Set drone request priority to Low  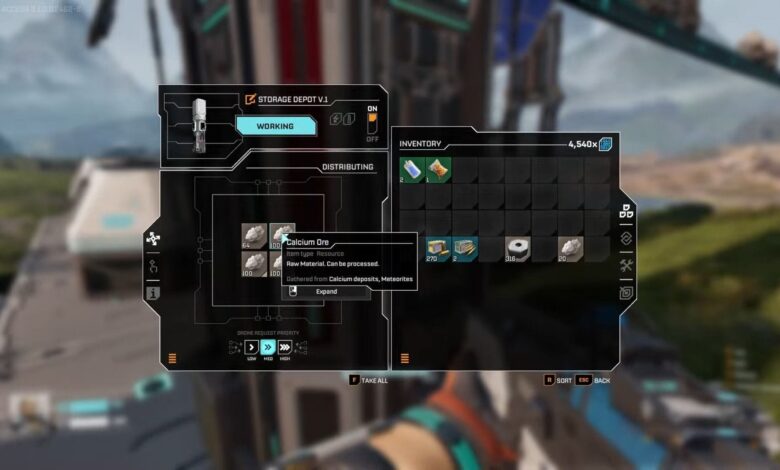tap(252, 346)
